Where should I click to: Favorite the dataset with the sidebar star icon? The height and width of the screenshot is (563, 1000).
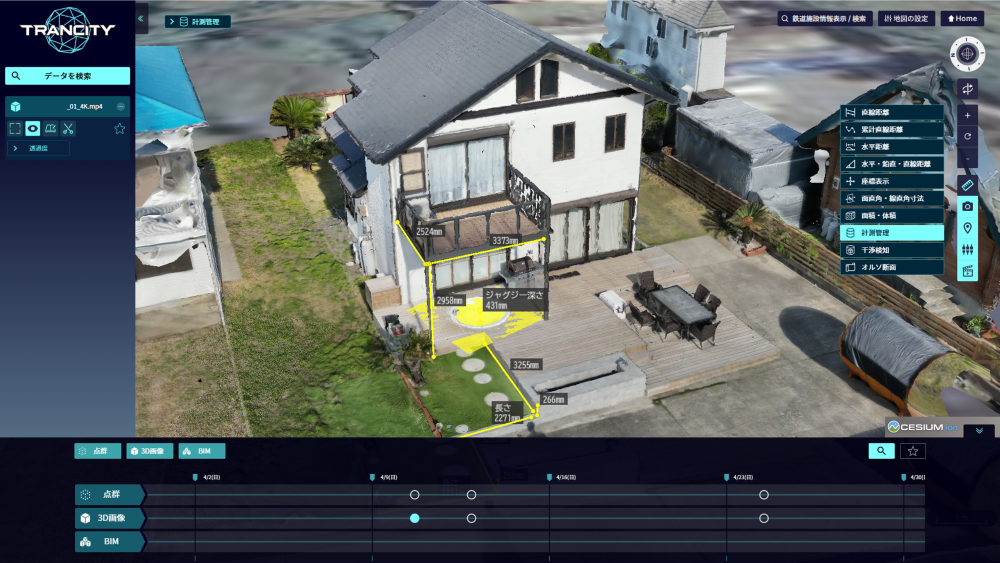pyautogui.click(x=120, y=128)
